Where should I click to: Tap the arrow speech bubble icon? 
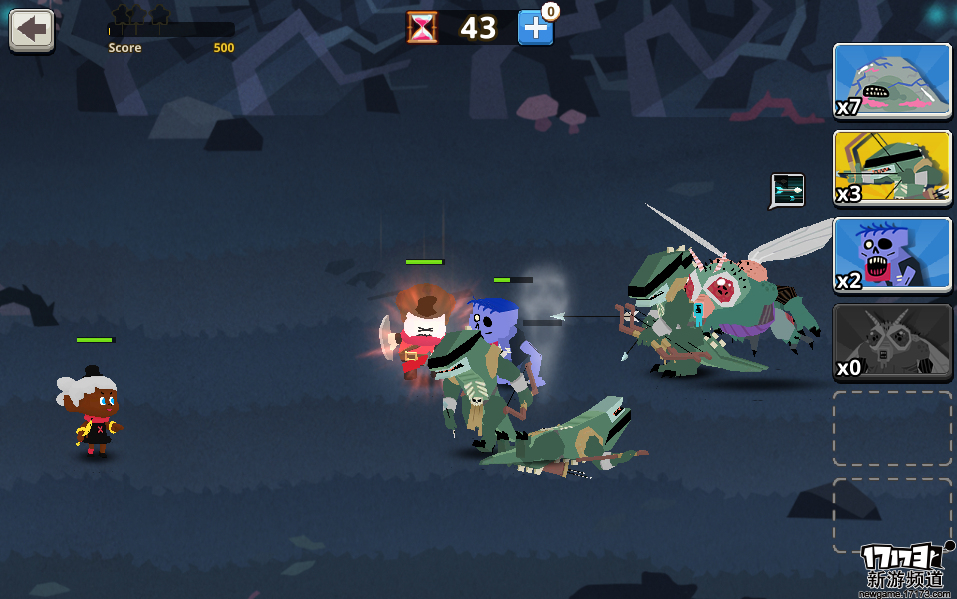click(788, 190)
